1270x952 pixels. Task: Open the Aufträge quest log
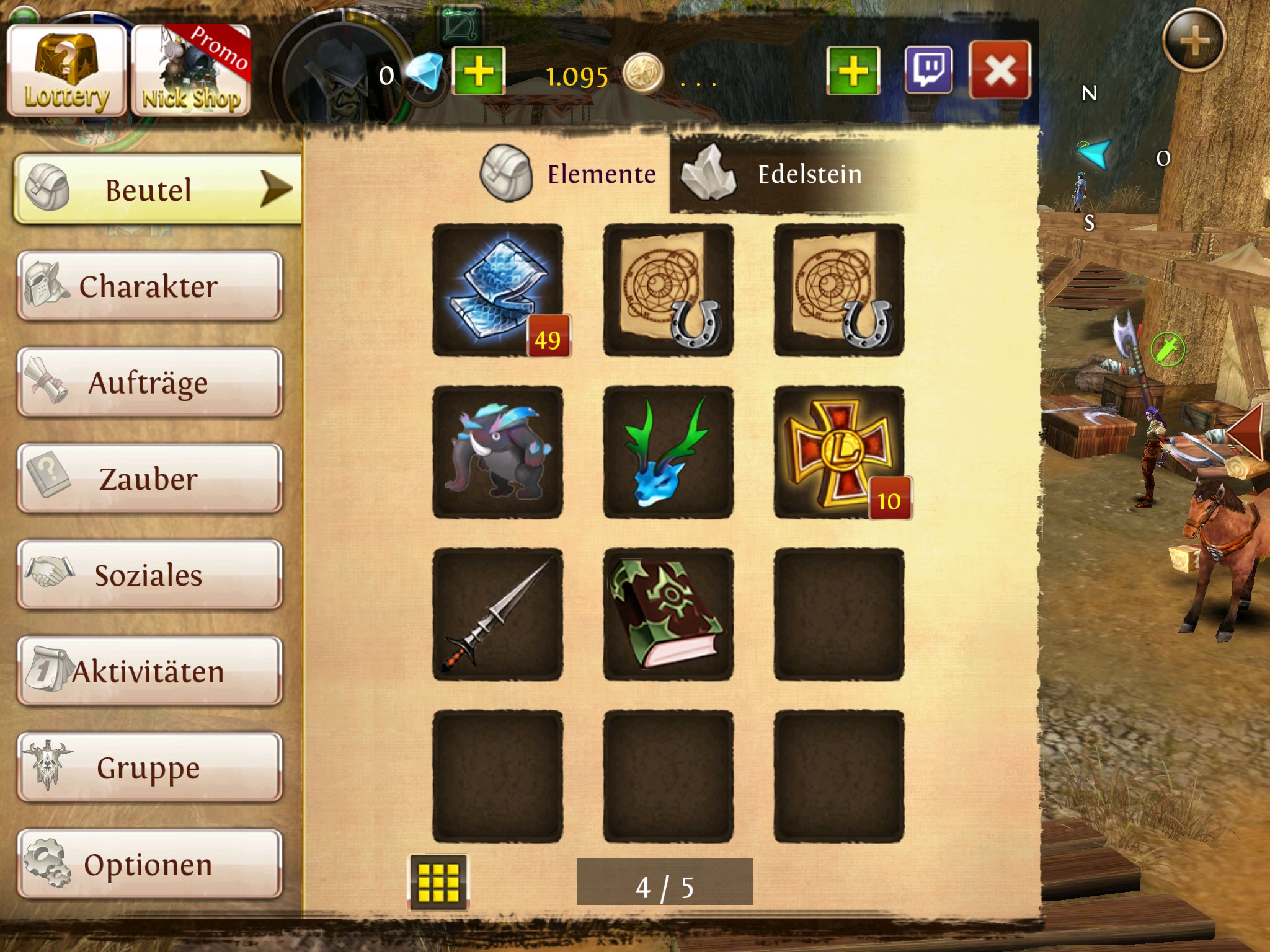coord(149,382)
